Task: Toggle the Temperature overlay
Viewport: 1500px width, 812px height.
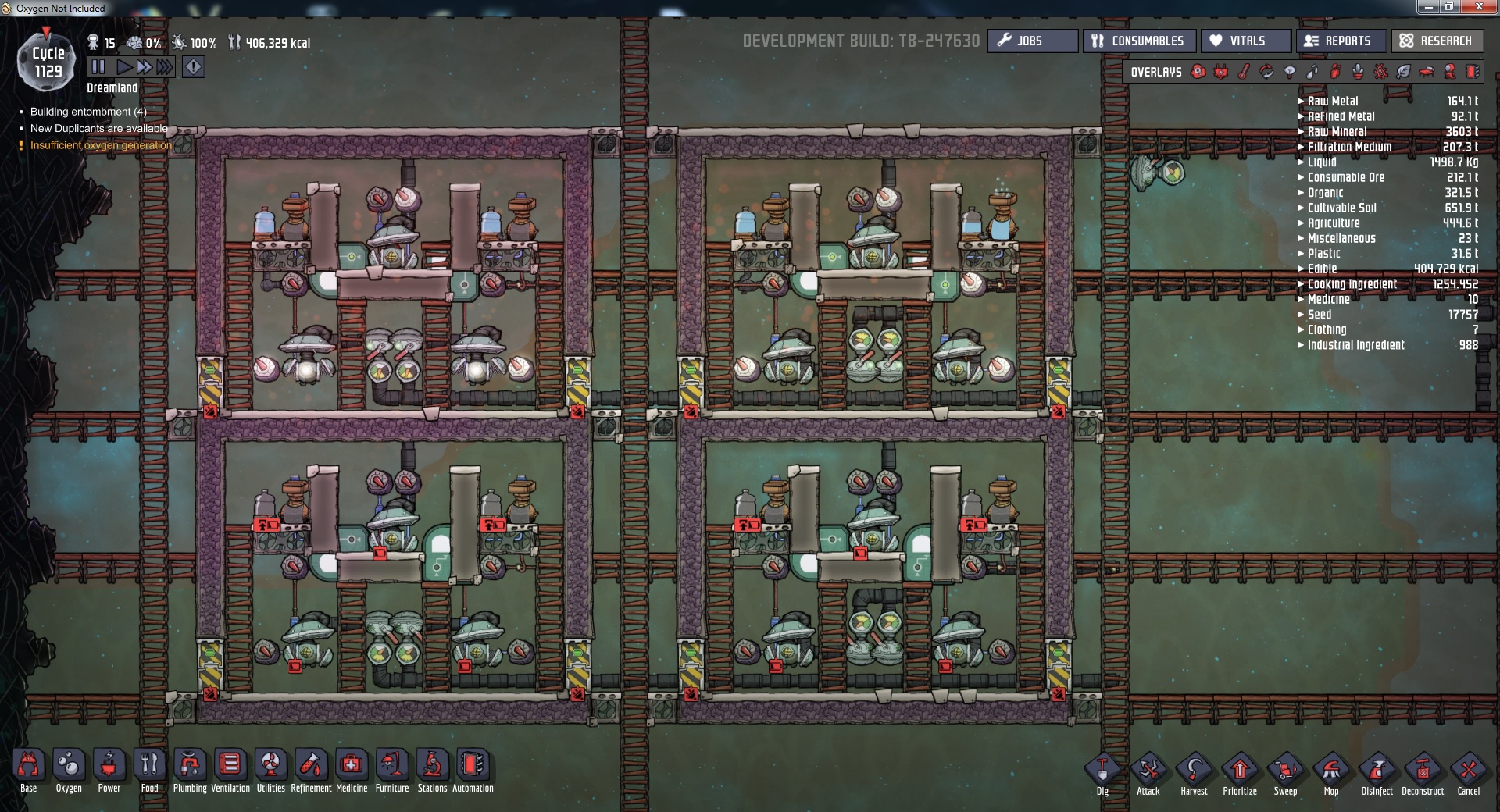Action: tap(1243, 73)
